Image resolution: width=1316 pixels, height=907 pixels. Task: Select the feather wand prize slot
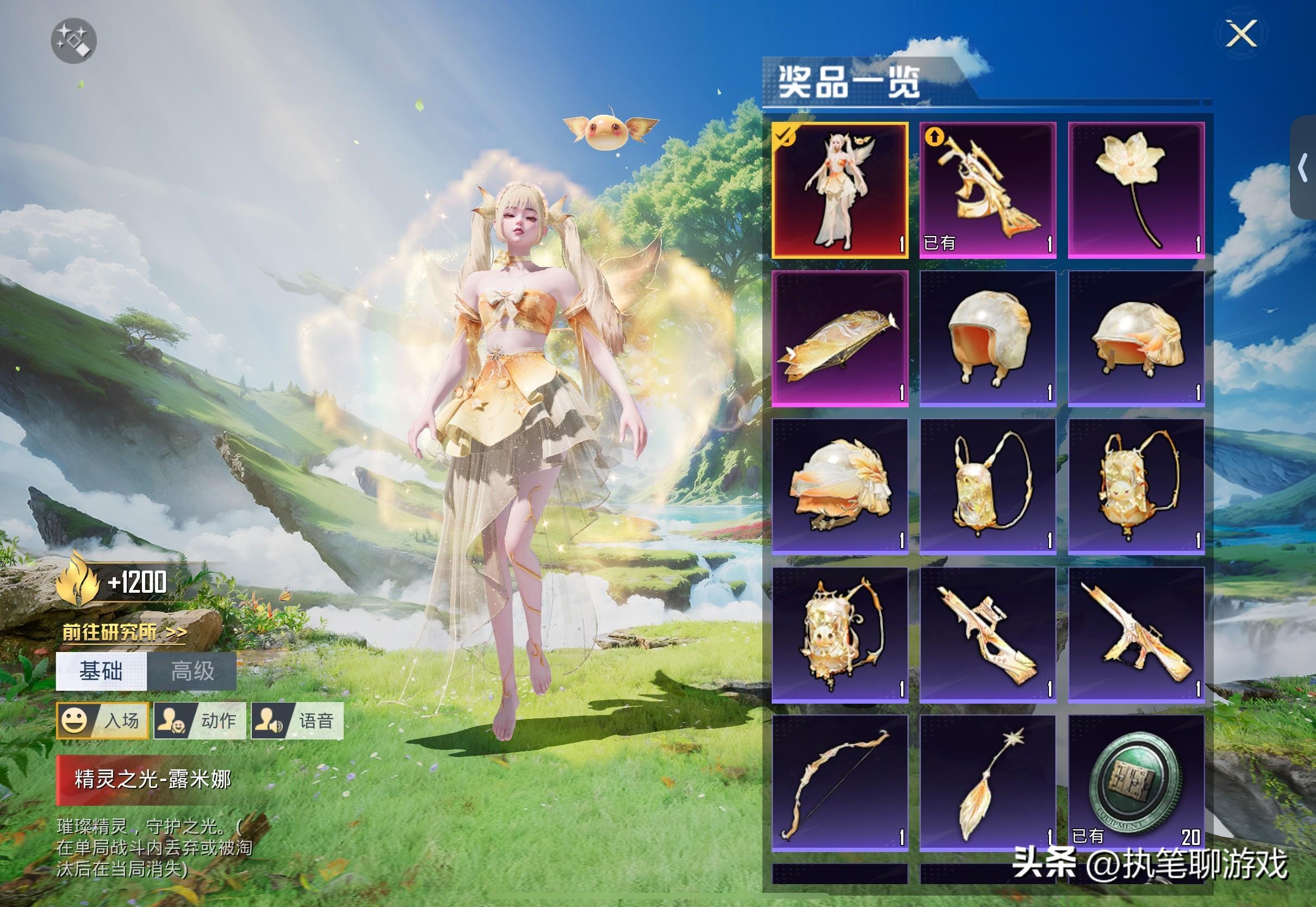point(988,783)
